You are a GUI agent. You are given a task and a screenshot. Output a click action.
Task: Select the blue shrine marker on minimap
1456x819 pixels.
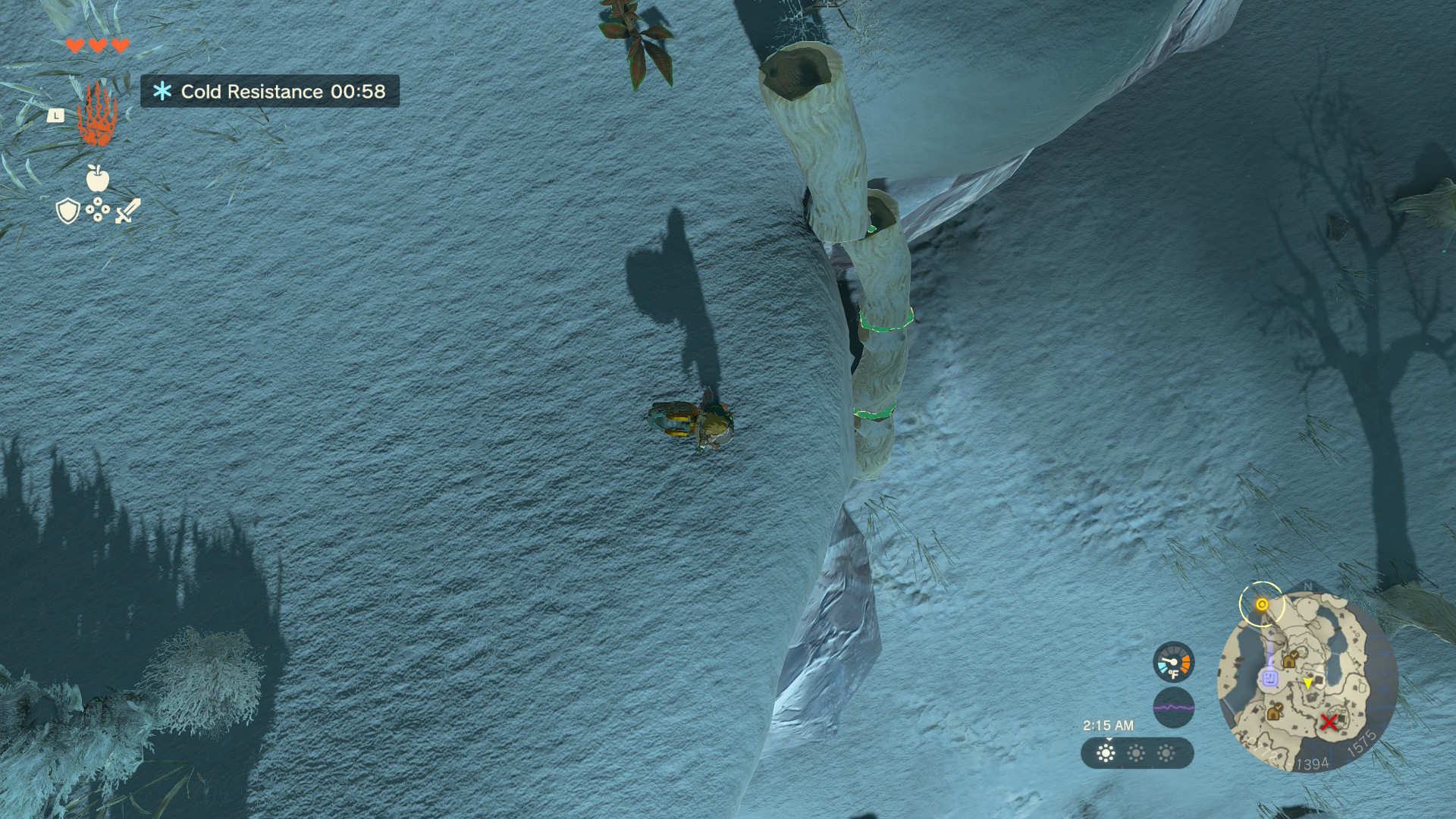tap(1269, 677)
